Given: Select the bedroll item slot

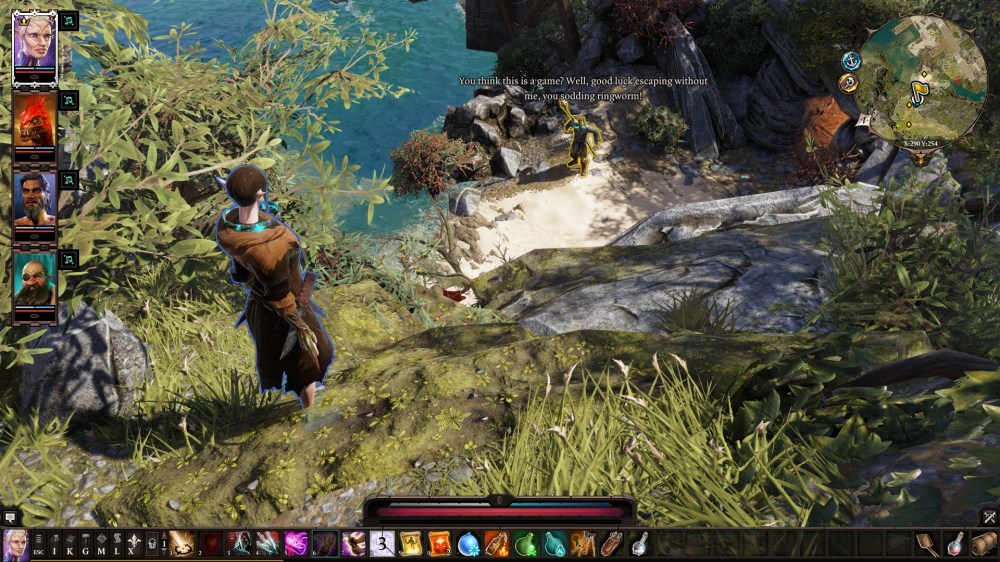Looking at the screenshot, I should tap(984, 544).
